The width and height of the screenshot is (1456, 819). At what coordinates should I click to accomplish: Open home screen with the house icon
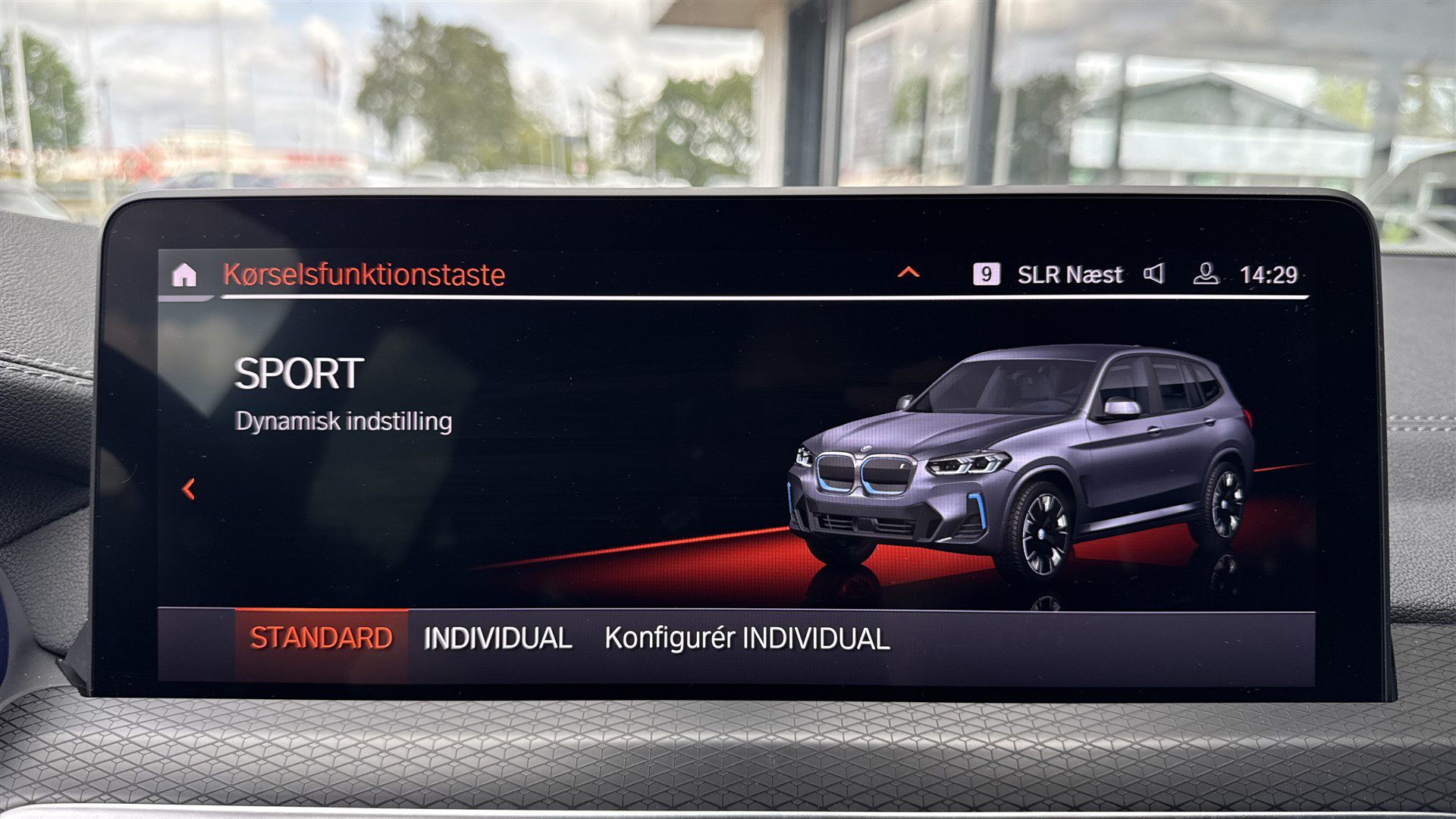pos(184,275)
